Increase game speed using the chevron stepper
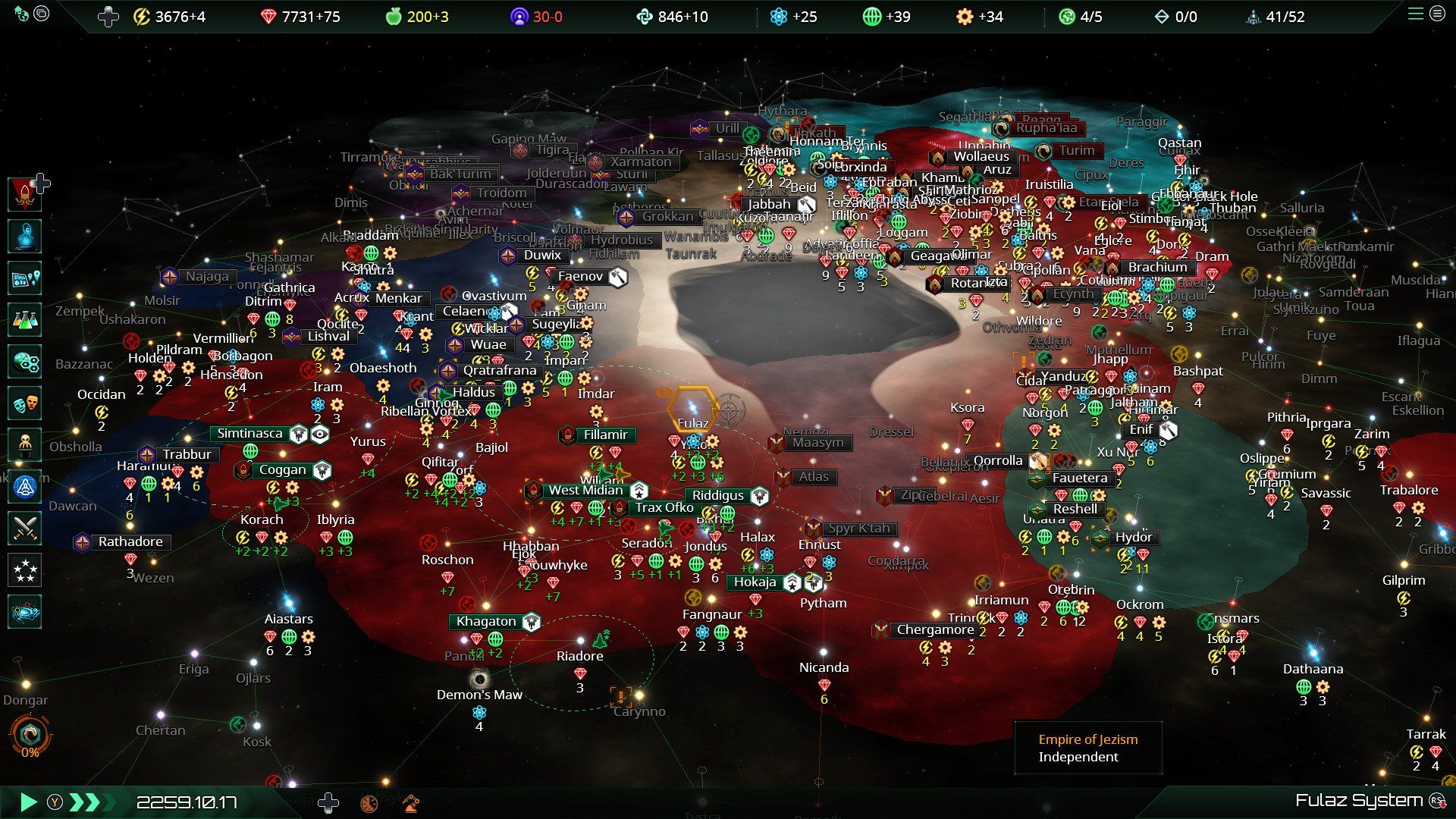The width and height of the screenshot is (1456, 819). point(91,802)
